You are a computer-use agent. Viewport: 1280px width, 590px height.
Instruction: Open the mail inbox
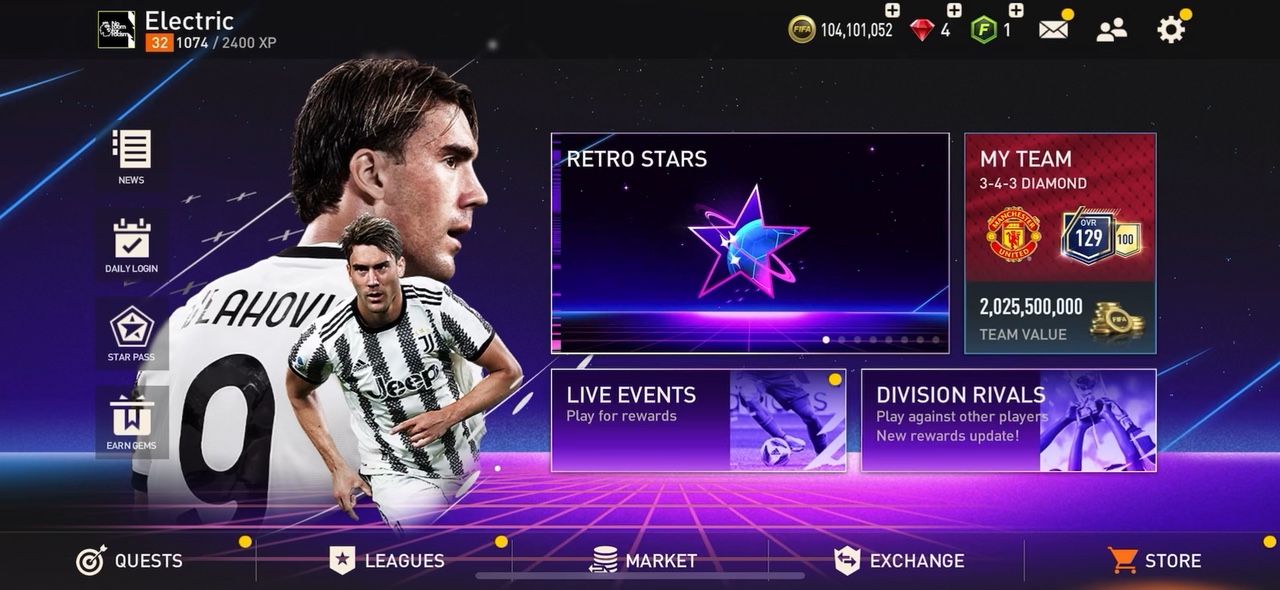pos(1053,30)
